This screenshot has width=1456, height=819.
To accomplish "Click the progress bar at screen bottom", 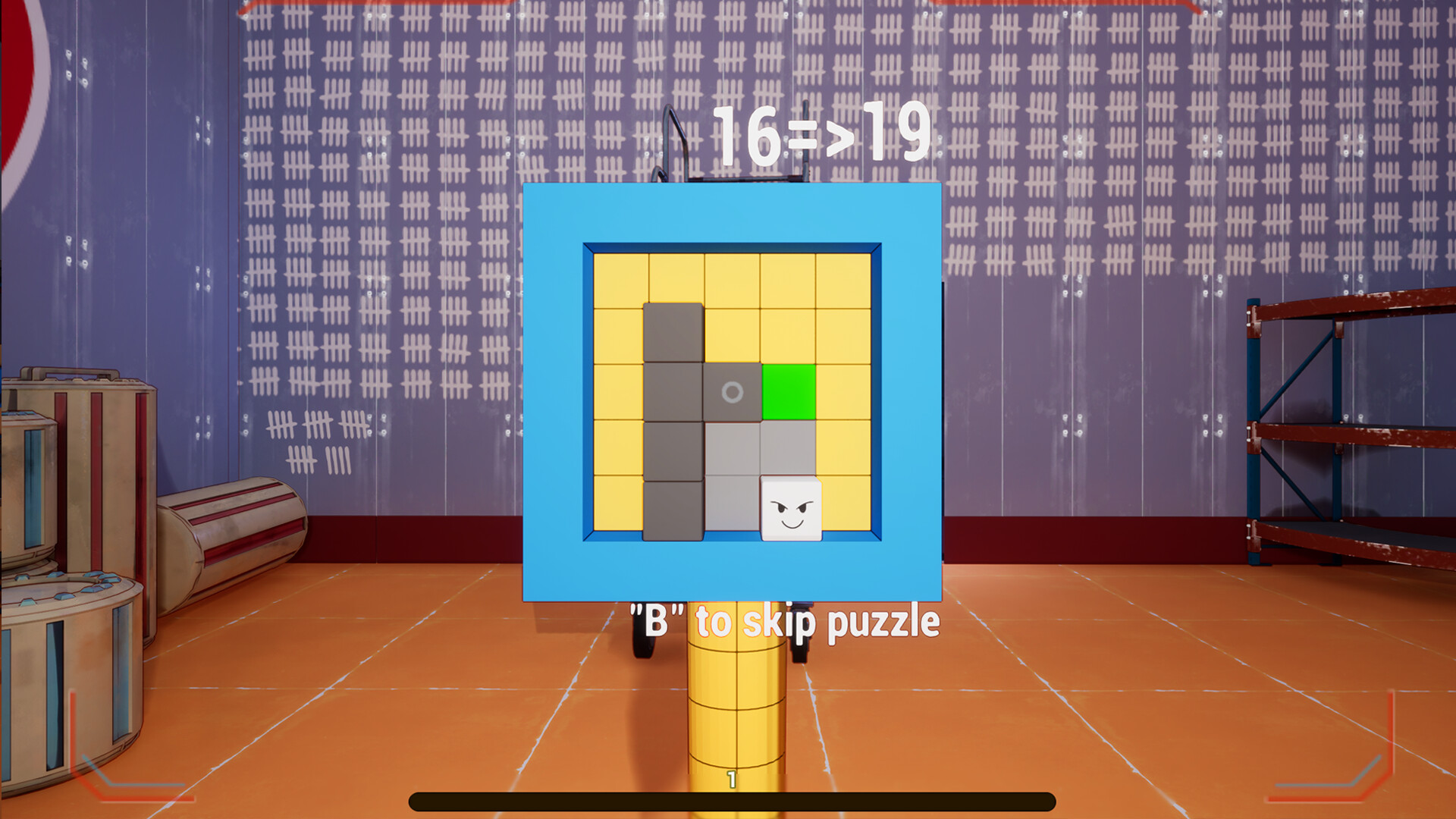I will click(x=732, y=797).
